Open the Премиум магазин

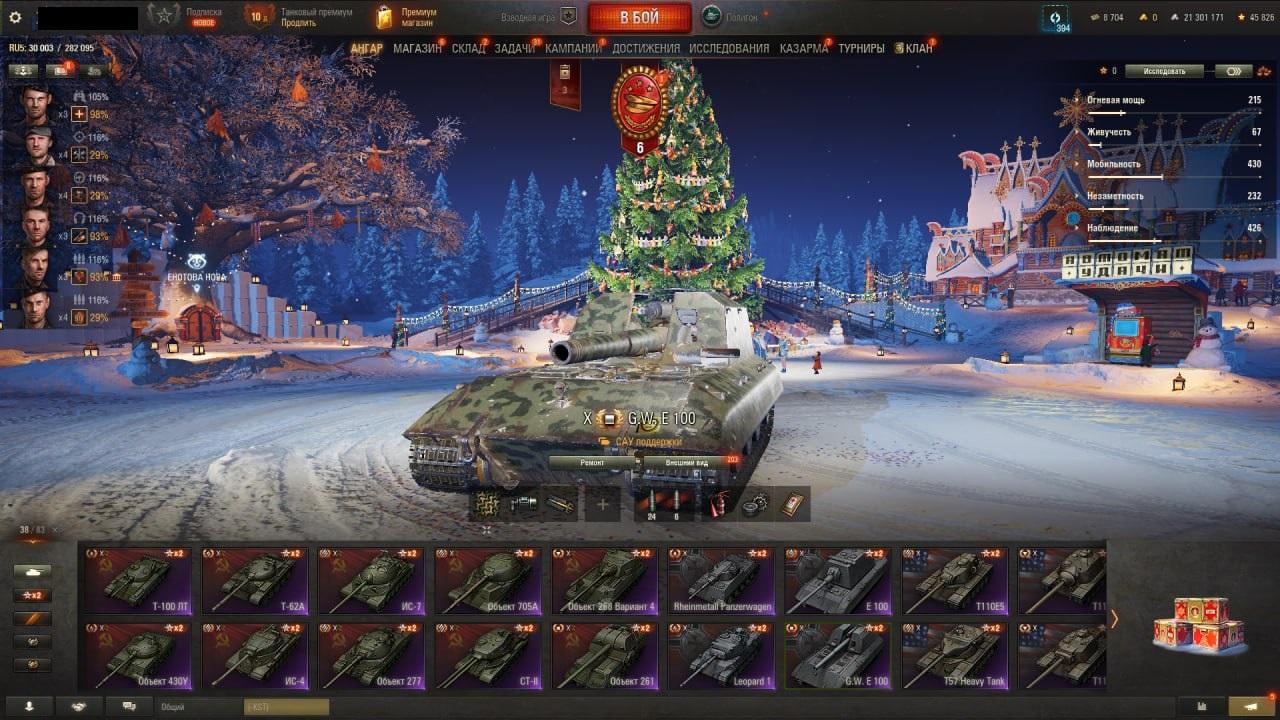[x=406, y=17]
